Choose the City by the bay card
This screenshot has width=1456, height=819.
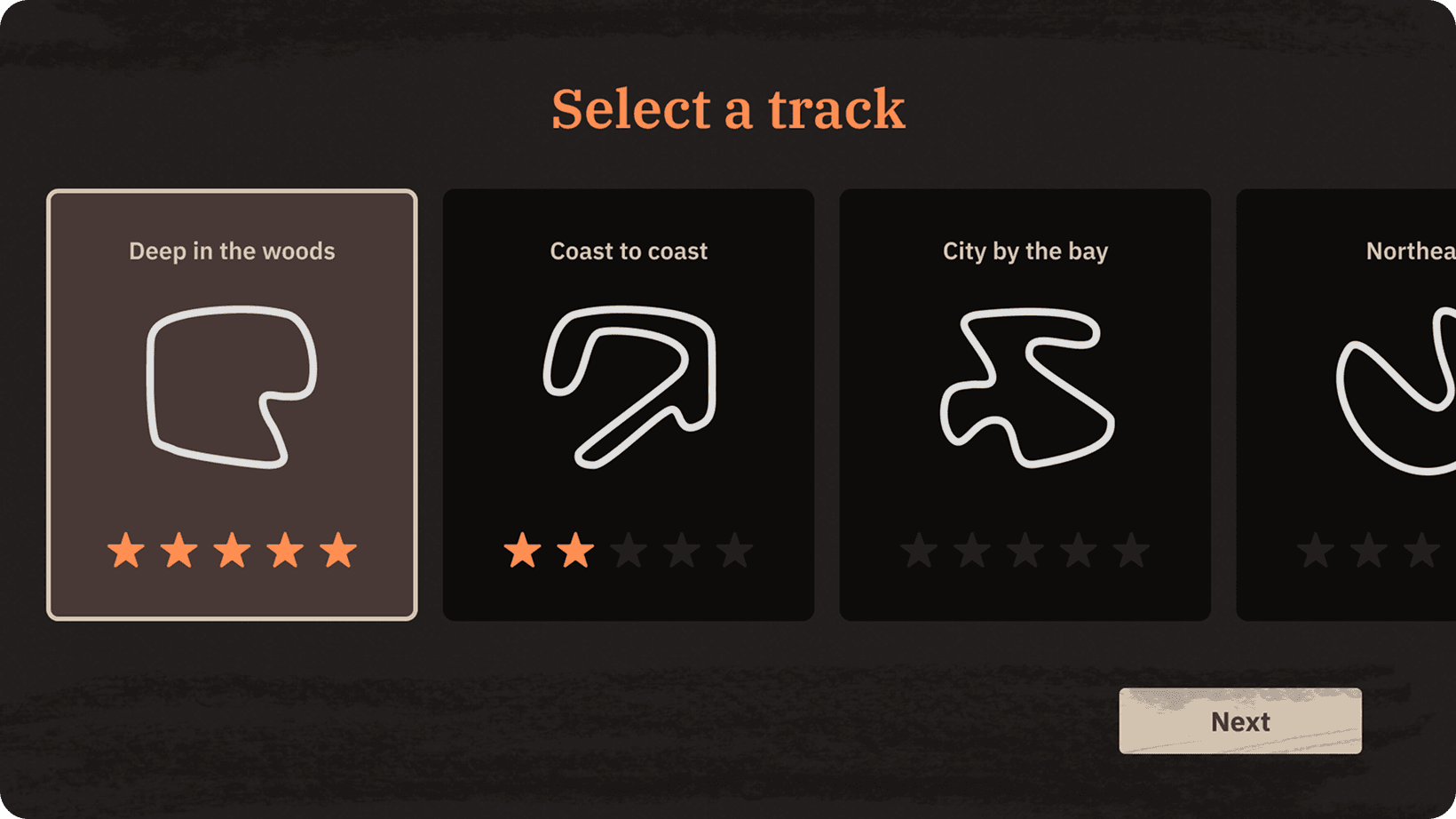(x=1025, y=404)
